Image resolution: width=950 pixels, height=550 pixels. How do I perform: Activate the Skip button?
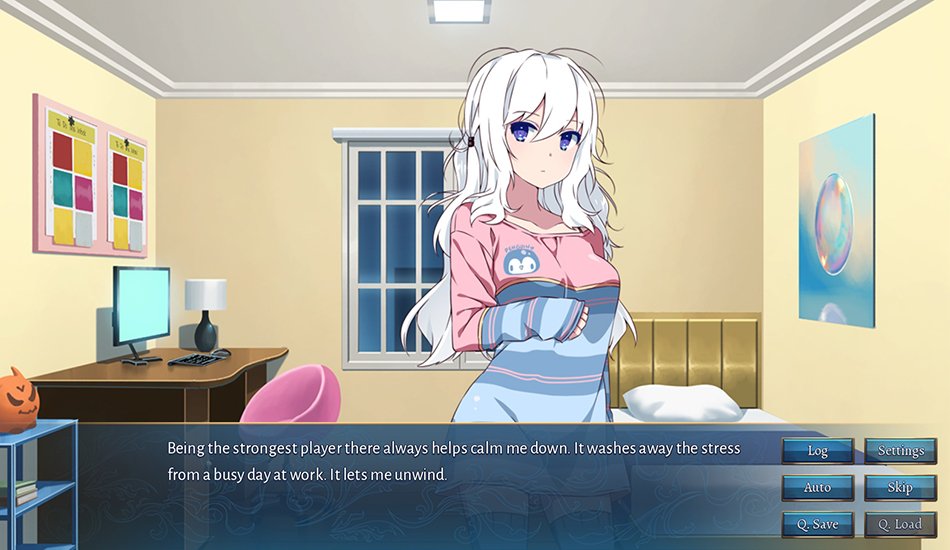900,488
